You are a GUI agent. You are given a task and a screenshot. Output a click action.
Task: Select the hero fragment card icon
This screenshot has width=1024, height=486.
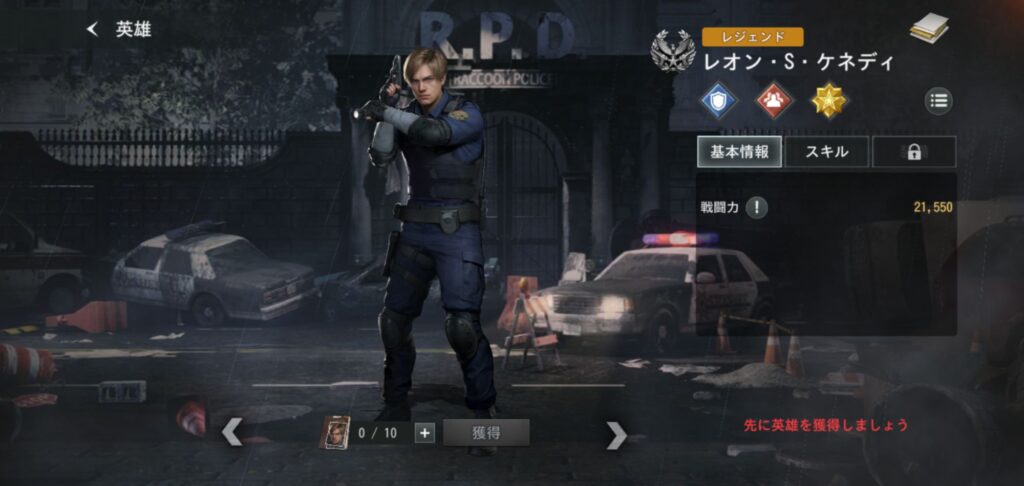pos(335,433)
